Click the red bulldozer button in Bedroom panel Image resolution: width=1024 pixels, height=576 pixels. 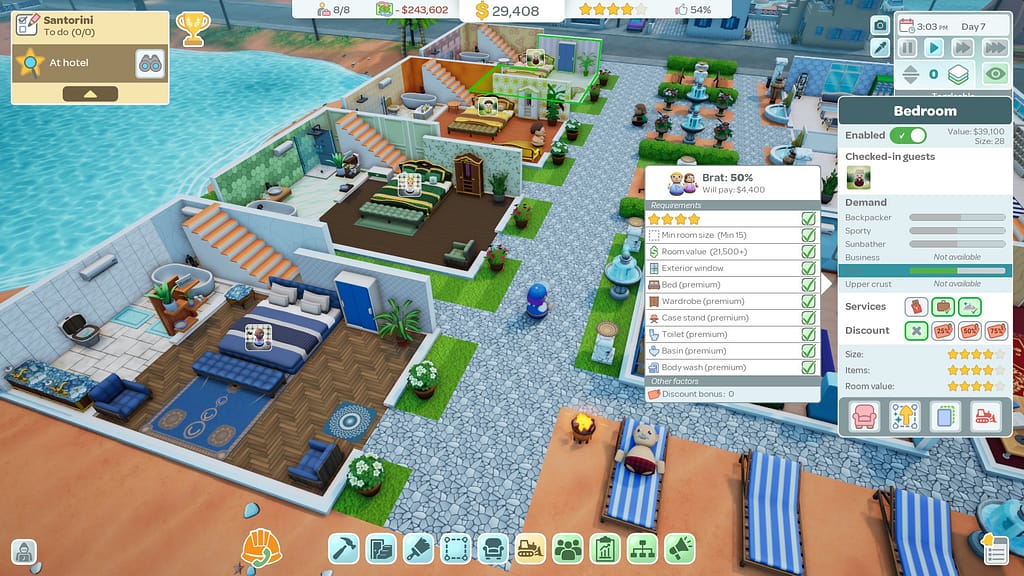click(x=987, y=417)
